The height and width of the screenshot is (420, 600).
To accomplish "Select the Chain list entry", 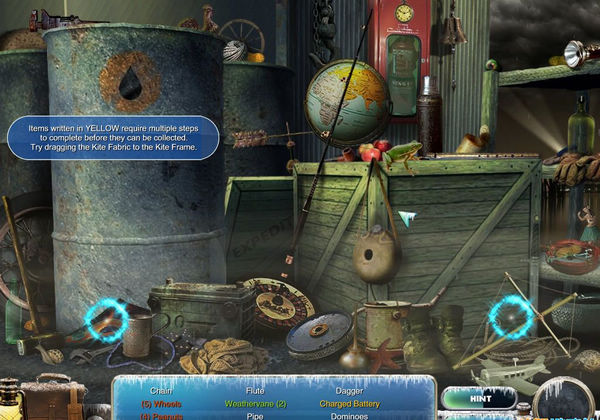I will (x=161, y=389).
